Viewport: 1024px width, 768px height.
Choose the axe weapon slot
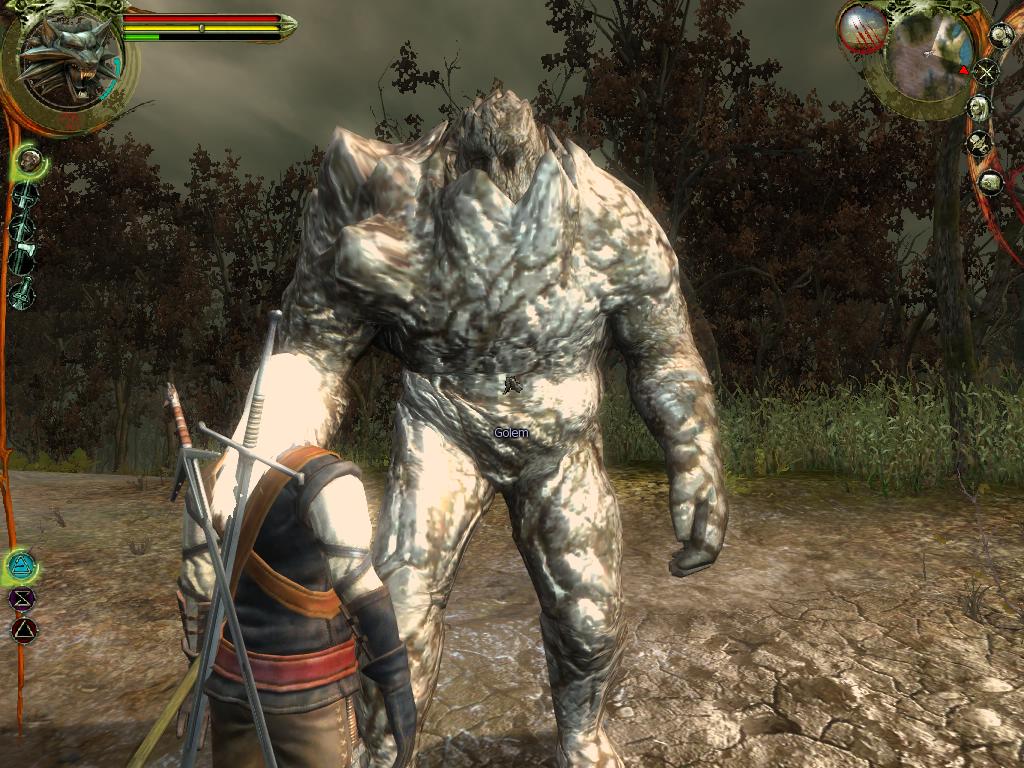24,260
